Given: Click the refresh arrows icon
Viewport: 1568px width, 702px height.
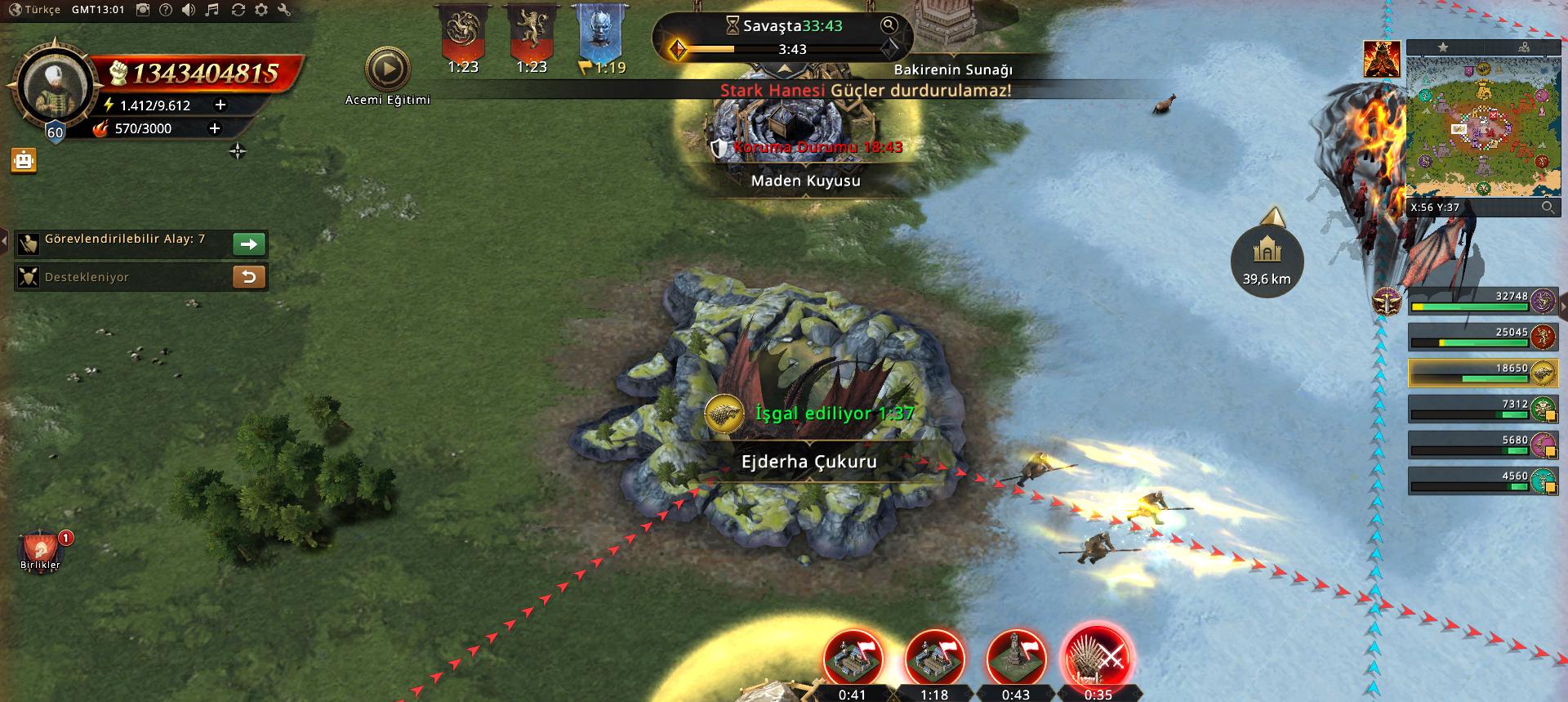Looking at the screenshot, I should 238,10.
